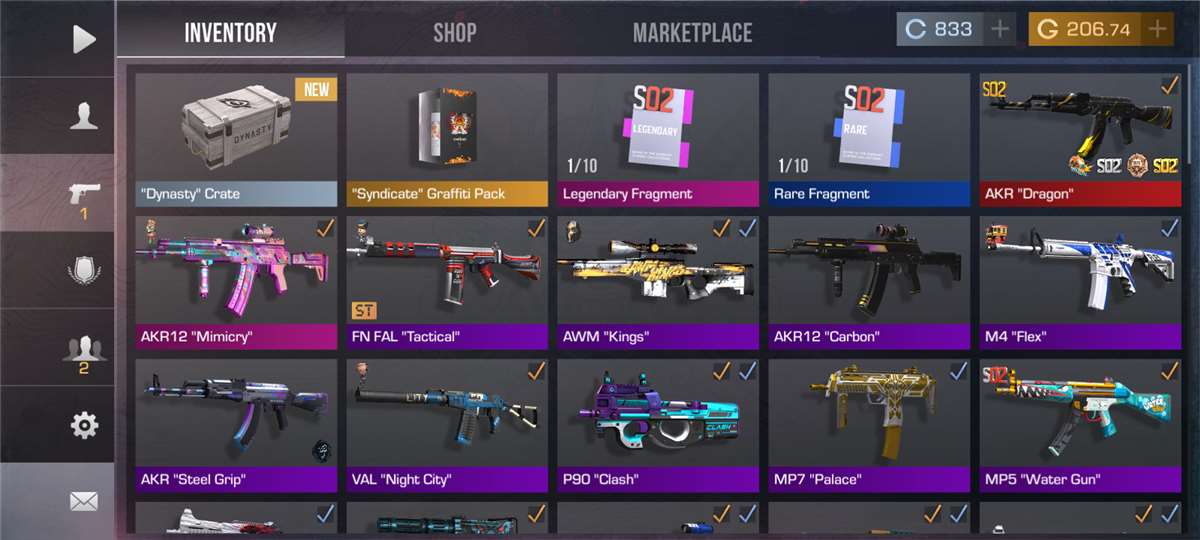Pick the Rare Fragment item
Image resolution: width=1200 pixels, height=540 pixels.
(869, 138)
